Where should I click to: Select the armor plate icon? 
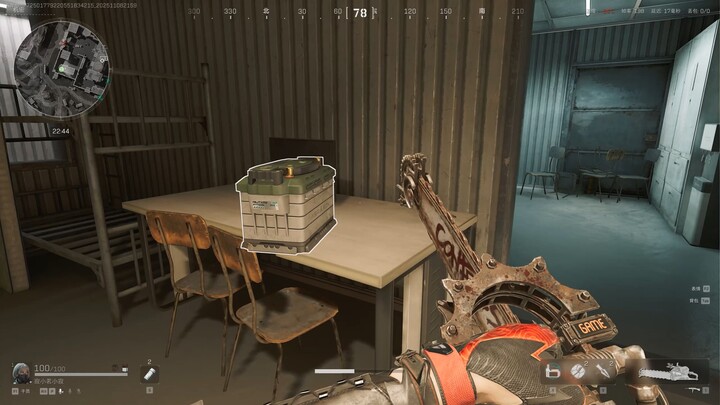150,374
